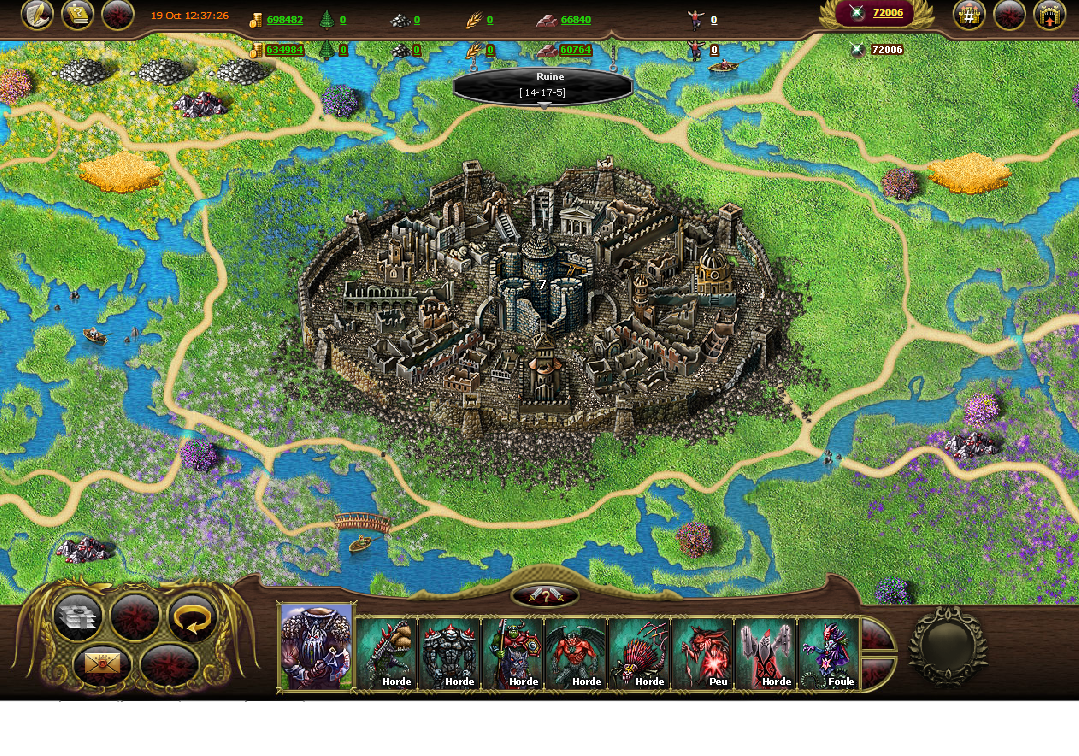Open the sealed envelope messages button
1079x756 pixels.
[x=101, y=663]
